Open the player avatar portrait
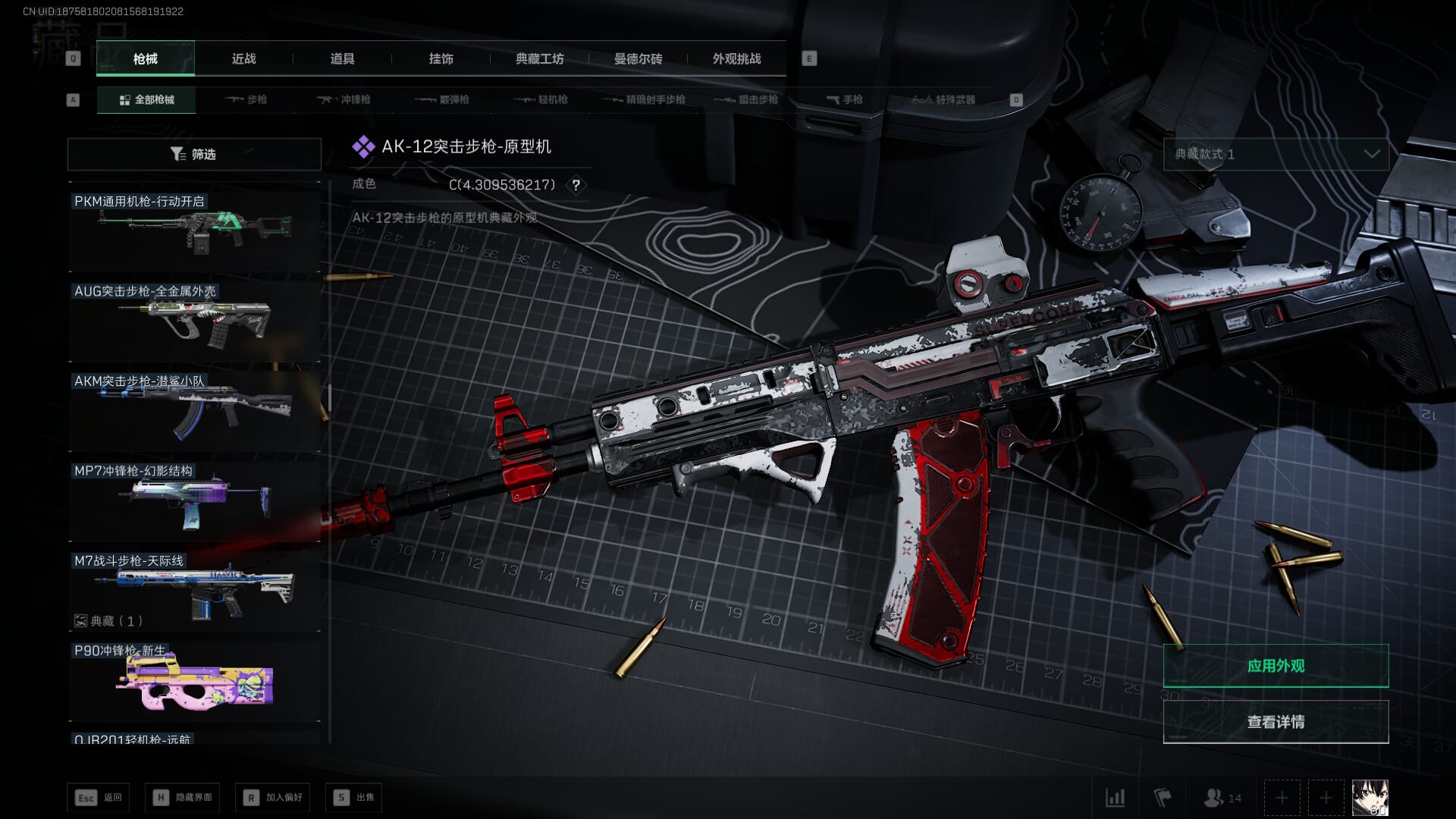Image resolution: width=1456 pixels, height=819 pixels. click(x=1370, y=798)
